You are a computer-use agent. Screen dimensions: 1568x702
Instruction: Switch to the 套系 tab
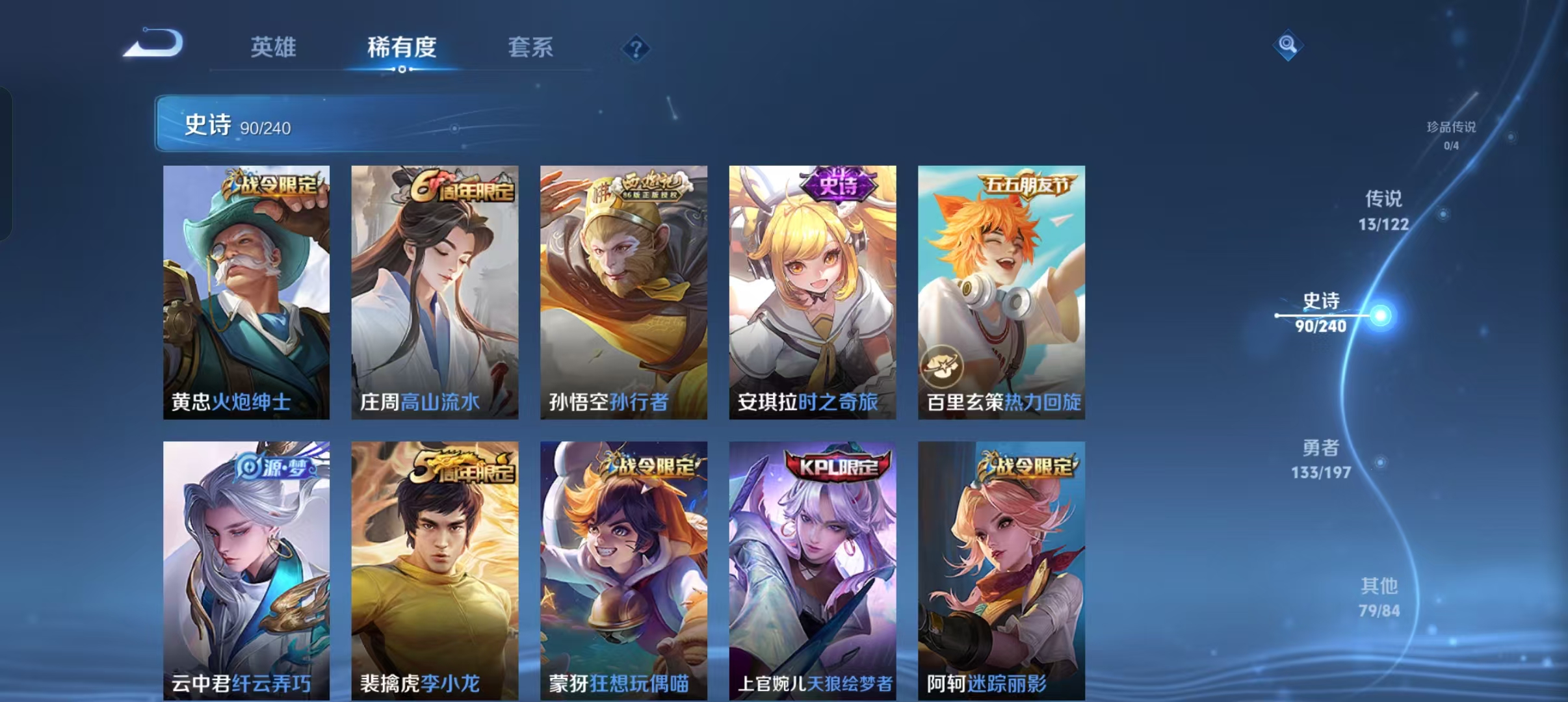coord(530,47)
